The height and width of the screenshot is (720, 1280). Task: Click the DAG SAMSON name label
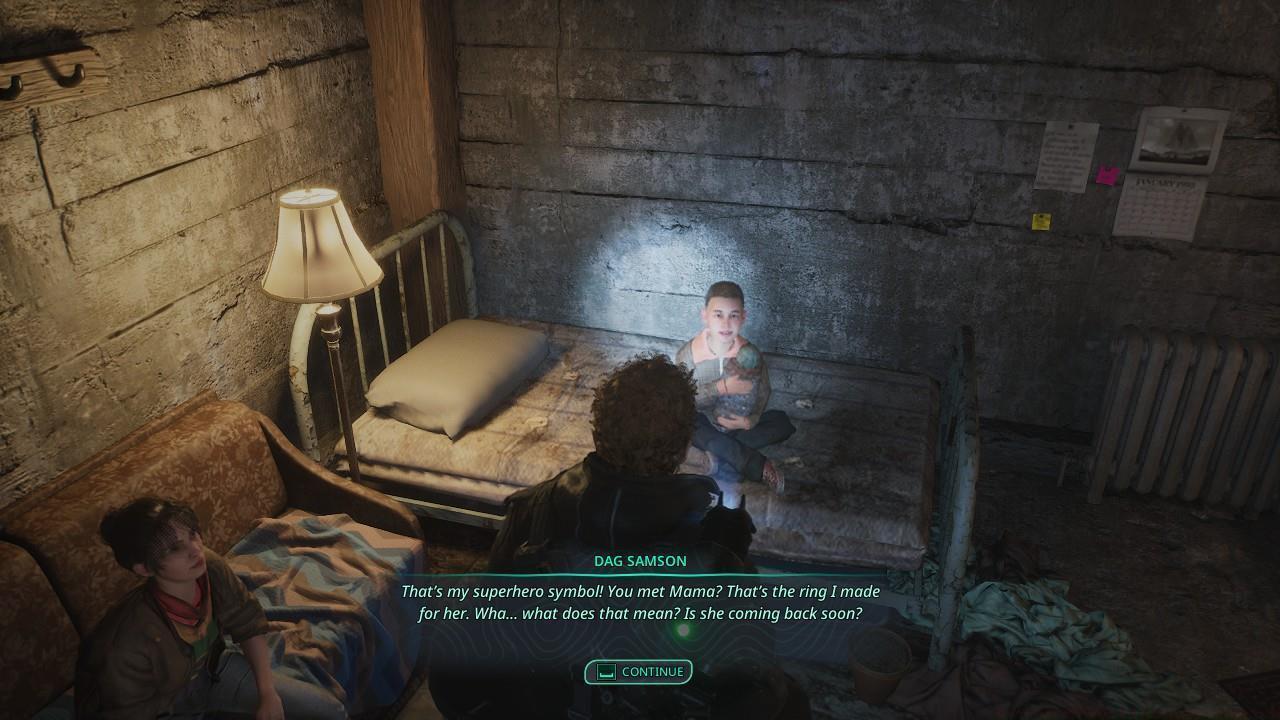(640, 561)
